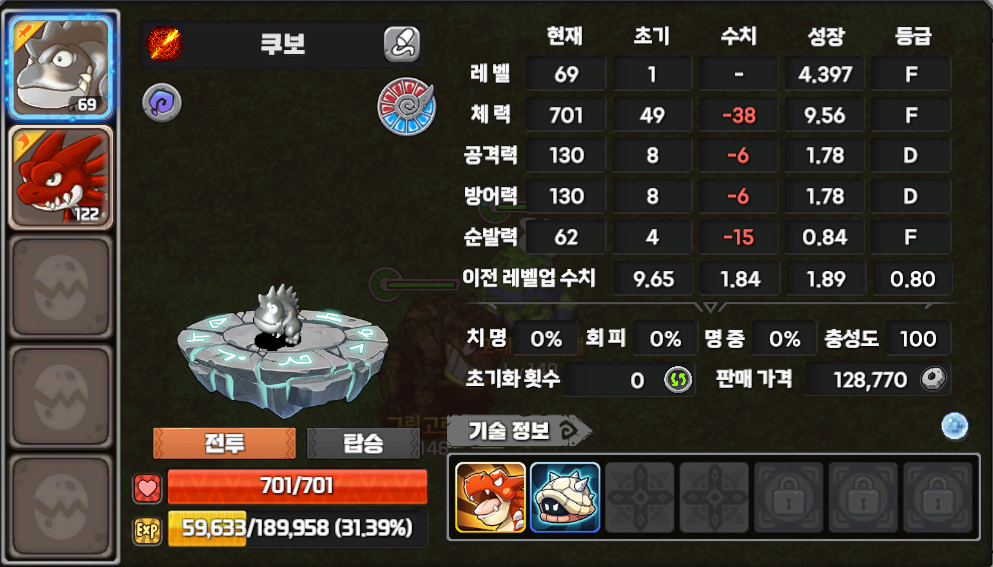Viewport: 993px width, 567px height.
Task: Click the blue orb icon above skills
Action: click(x=955, y=427)
